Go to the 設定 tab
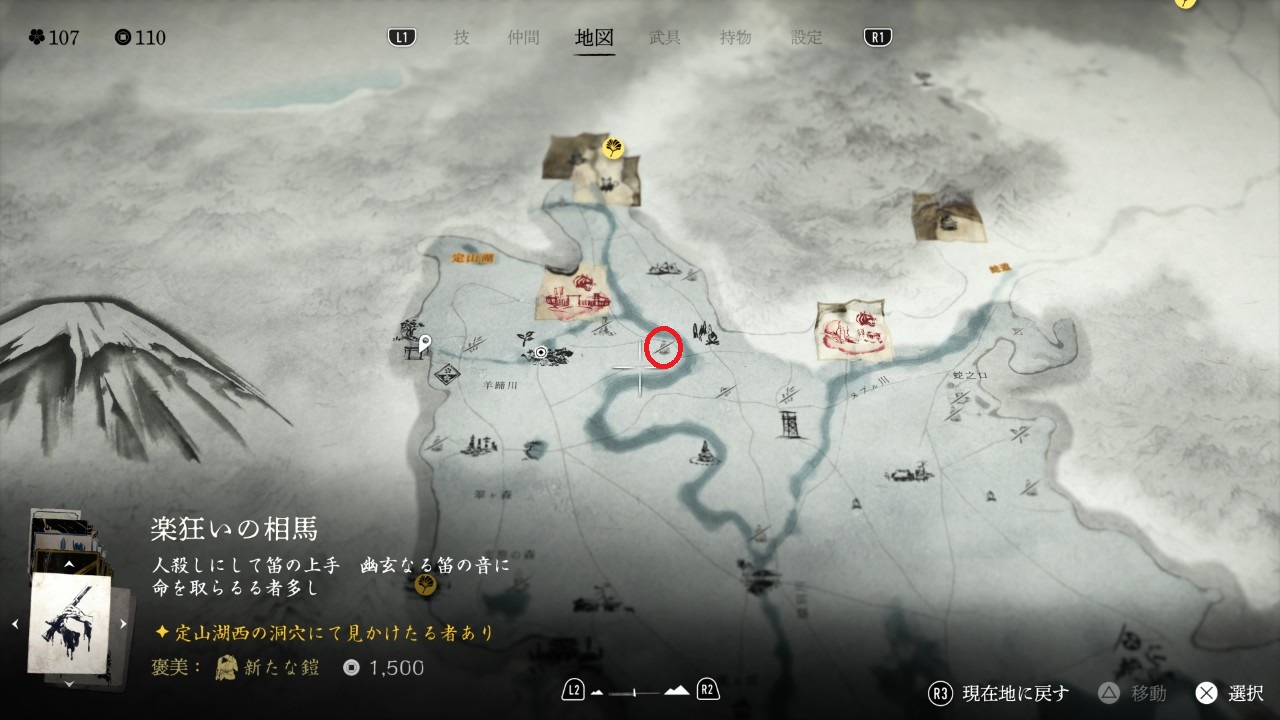Screen dimensions: 1280x720 [x=806, y=38]
